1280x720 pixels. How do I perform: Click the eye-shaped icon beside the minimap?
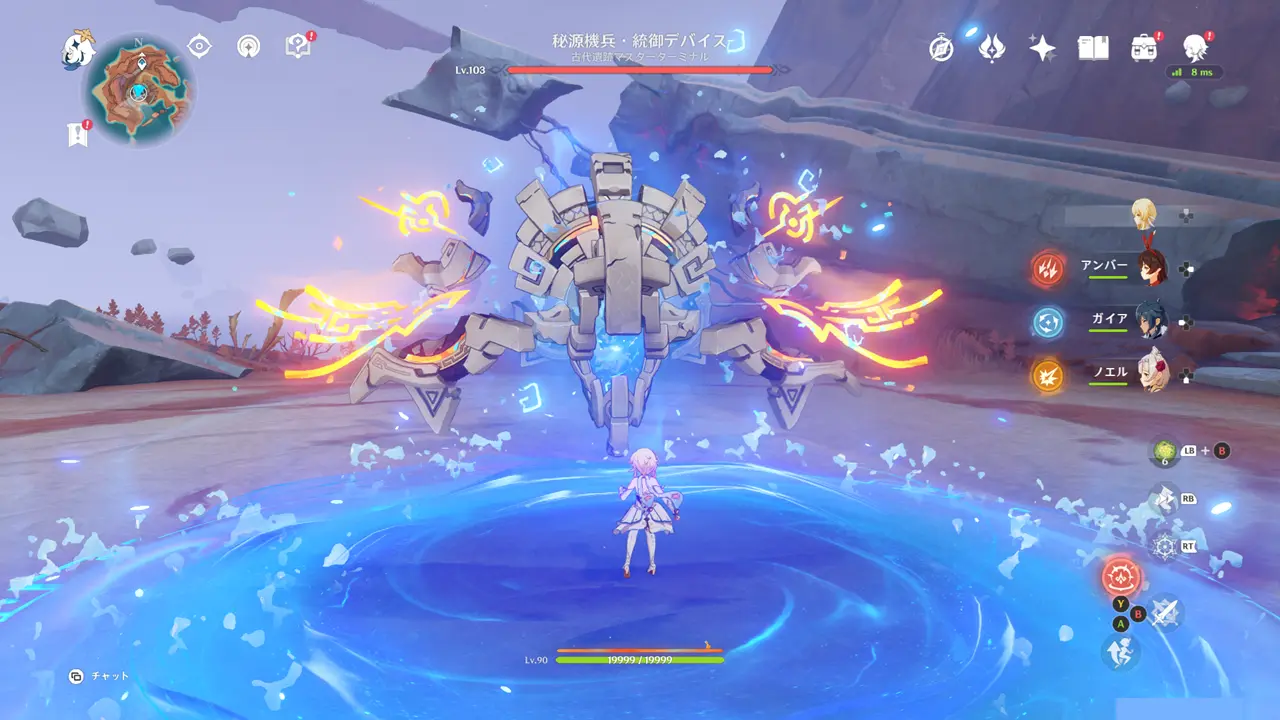pos(200,46)
